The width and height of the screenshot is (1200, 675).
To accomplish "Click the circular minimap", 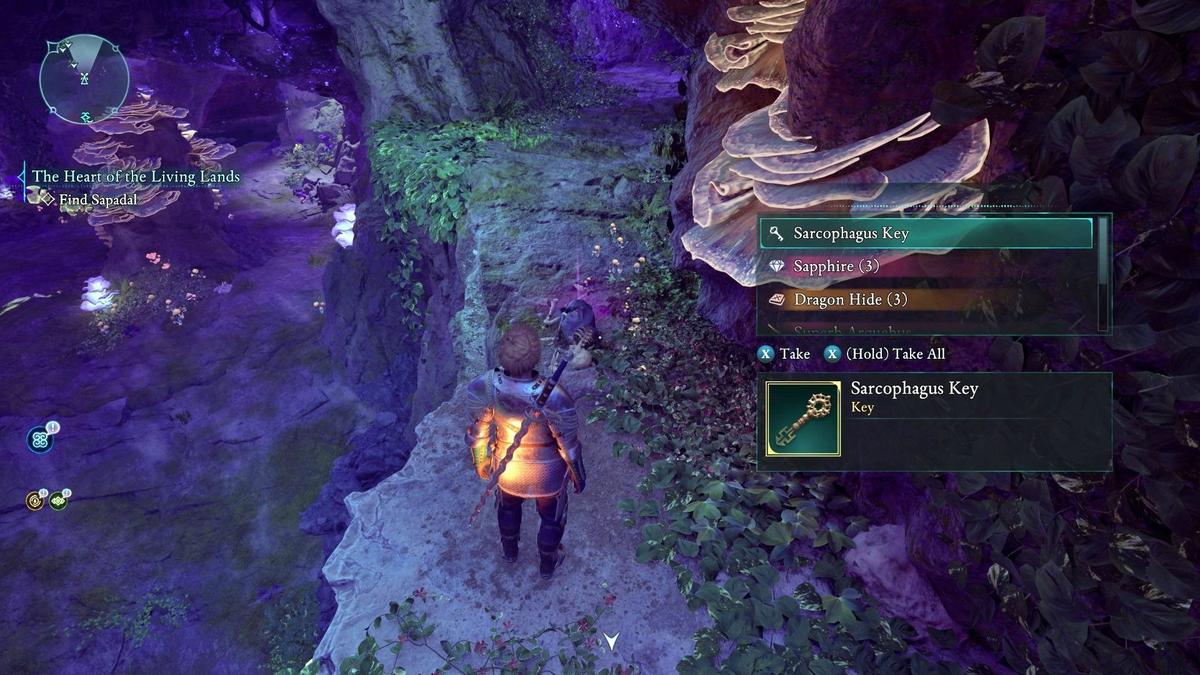I will (x=84, y=79).
